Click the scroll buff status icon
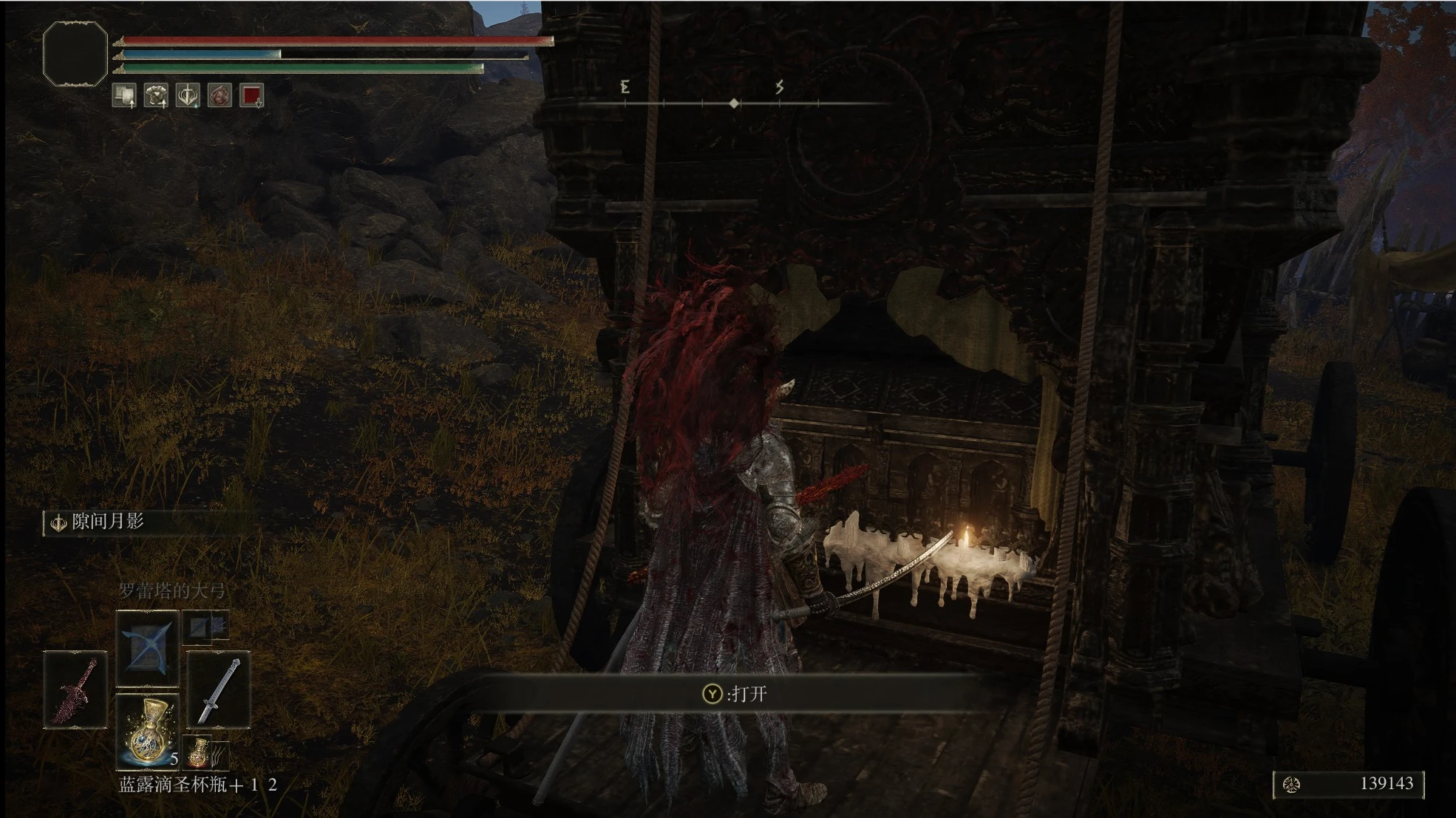 click(124, 95)
